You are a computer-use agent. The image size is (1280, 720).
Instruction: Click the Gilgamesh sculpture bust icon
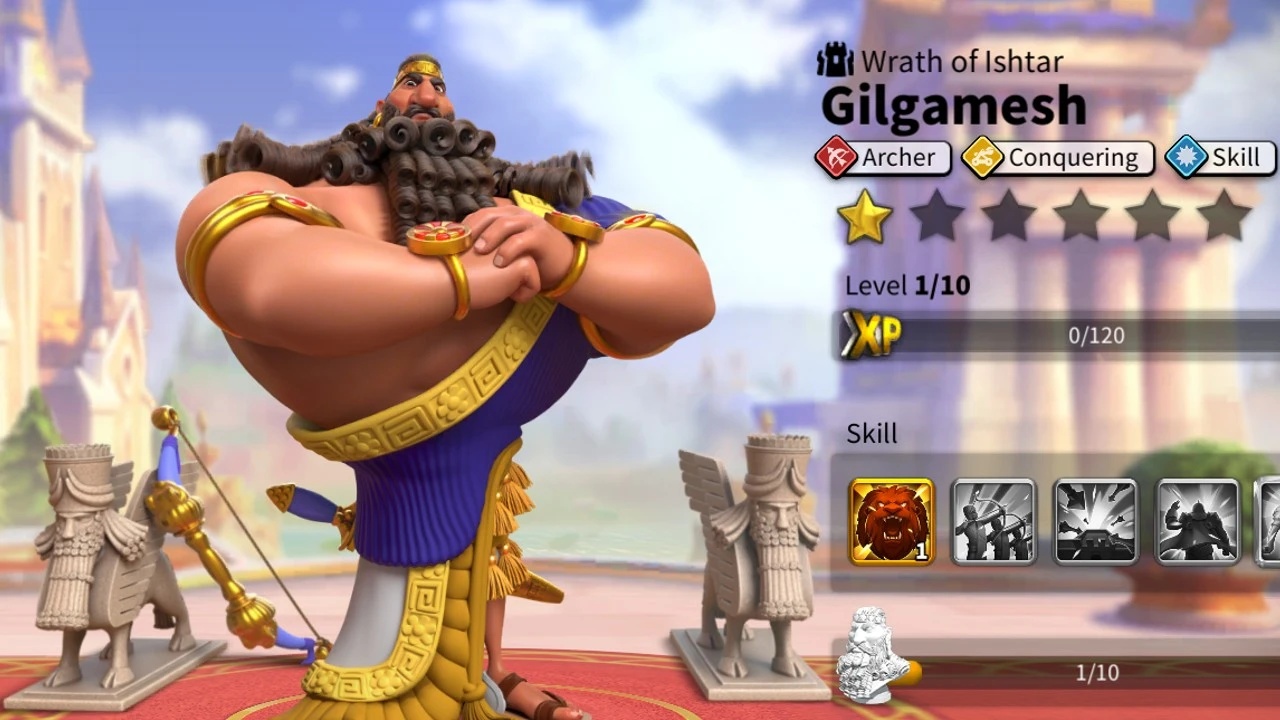tap(872, 656)
